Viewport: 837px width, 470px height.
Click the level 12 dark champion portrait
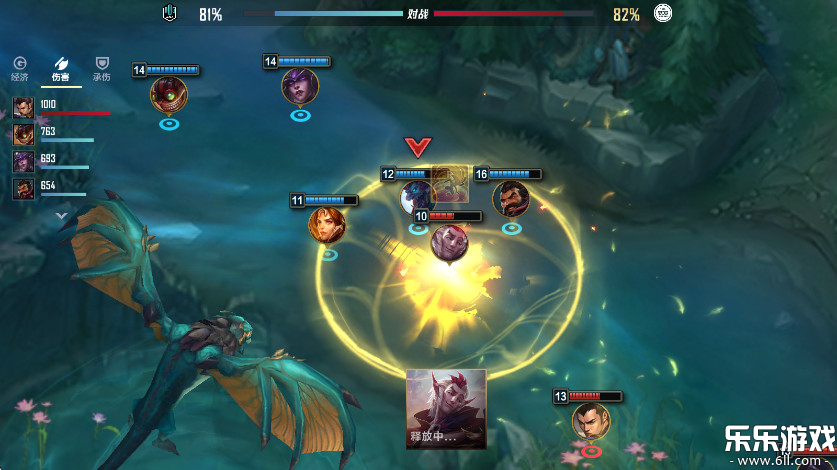click(417, 197)
